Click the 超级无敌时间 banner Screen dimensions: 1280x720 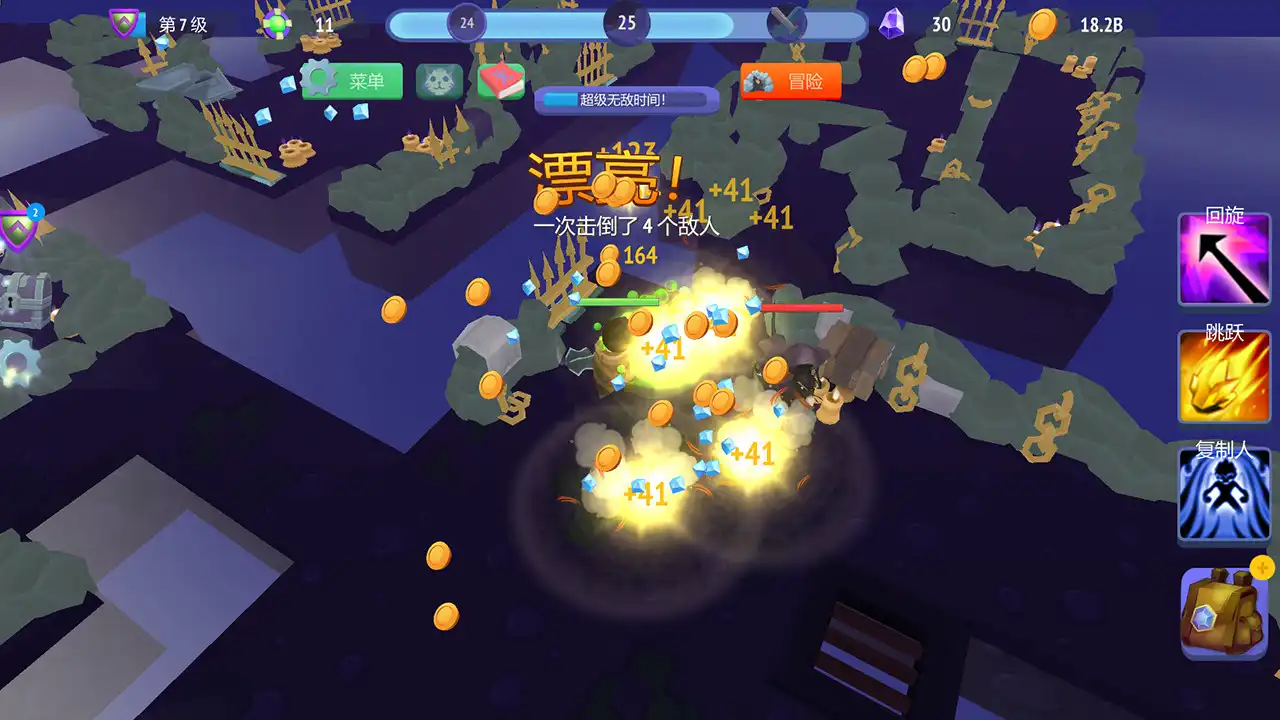(625, 100)
